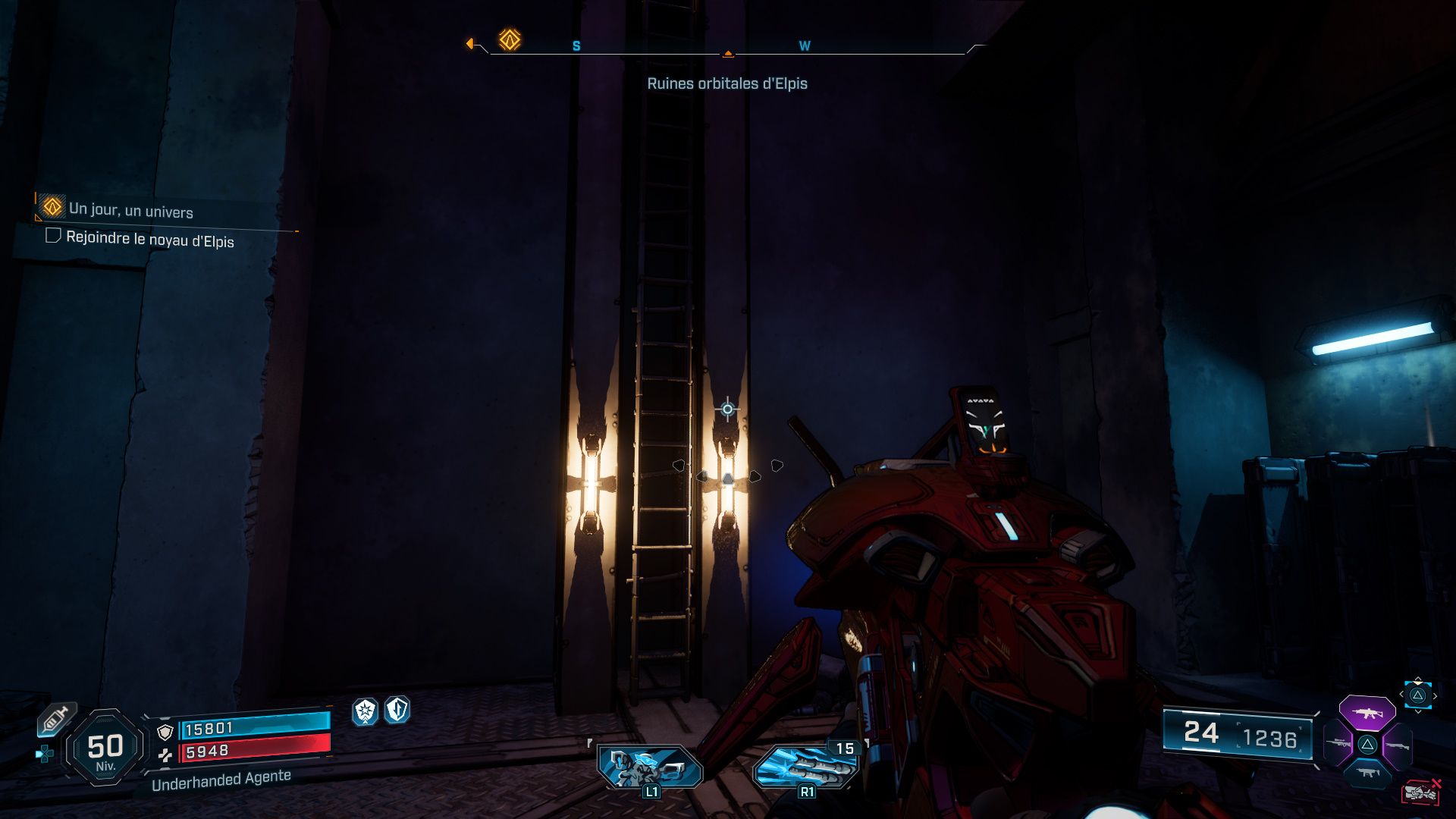The image size is (1456, 819).
Task: Toggle the star badge buff icon
Action: 366,712
